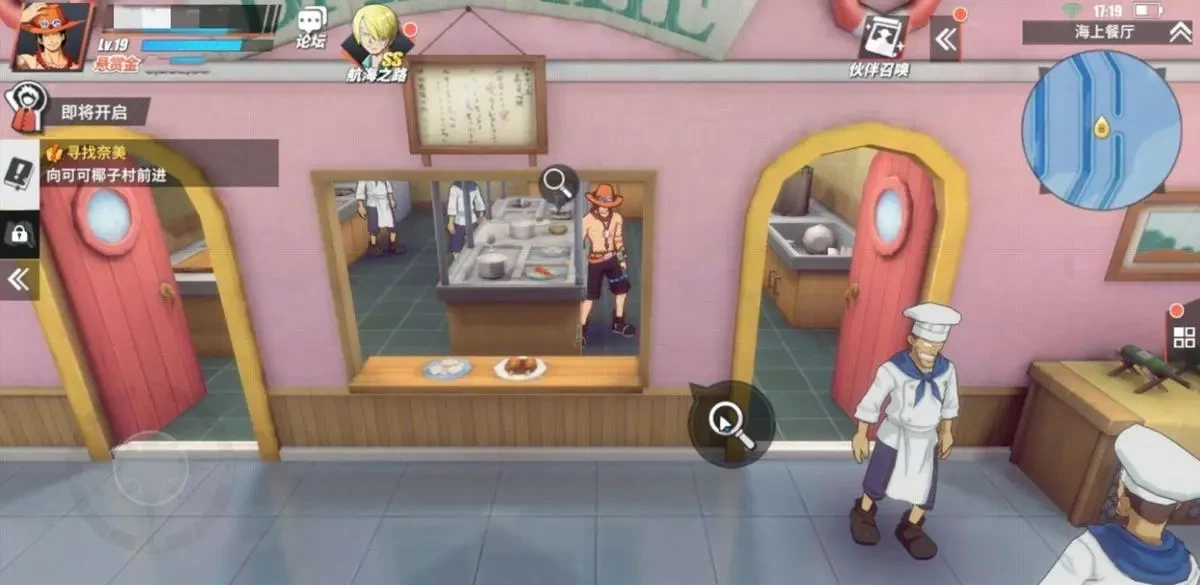This screenshot has height=585, width=1200.
Task: Open the 伙伴召唤 partner summon
Action: pos(881,40)
